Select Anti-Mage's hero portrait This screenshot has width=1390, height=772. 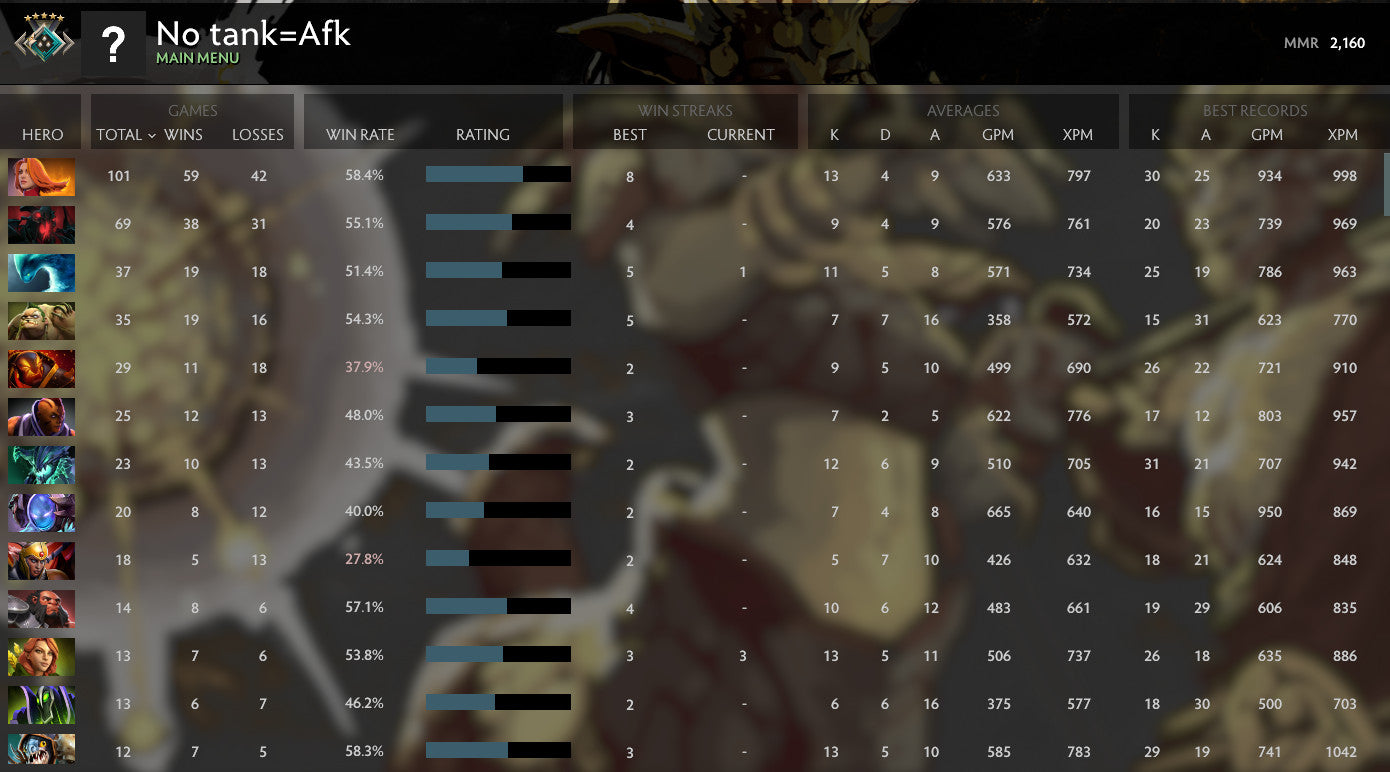(40, 416)
